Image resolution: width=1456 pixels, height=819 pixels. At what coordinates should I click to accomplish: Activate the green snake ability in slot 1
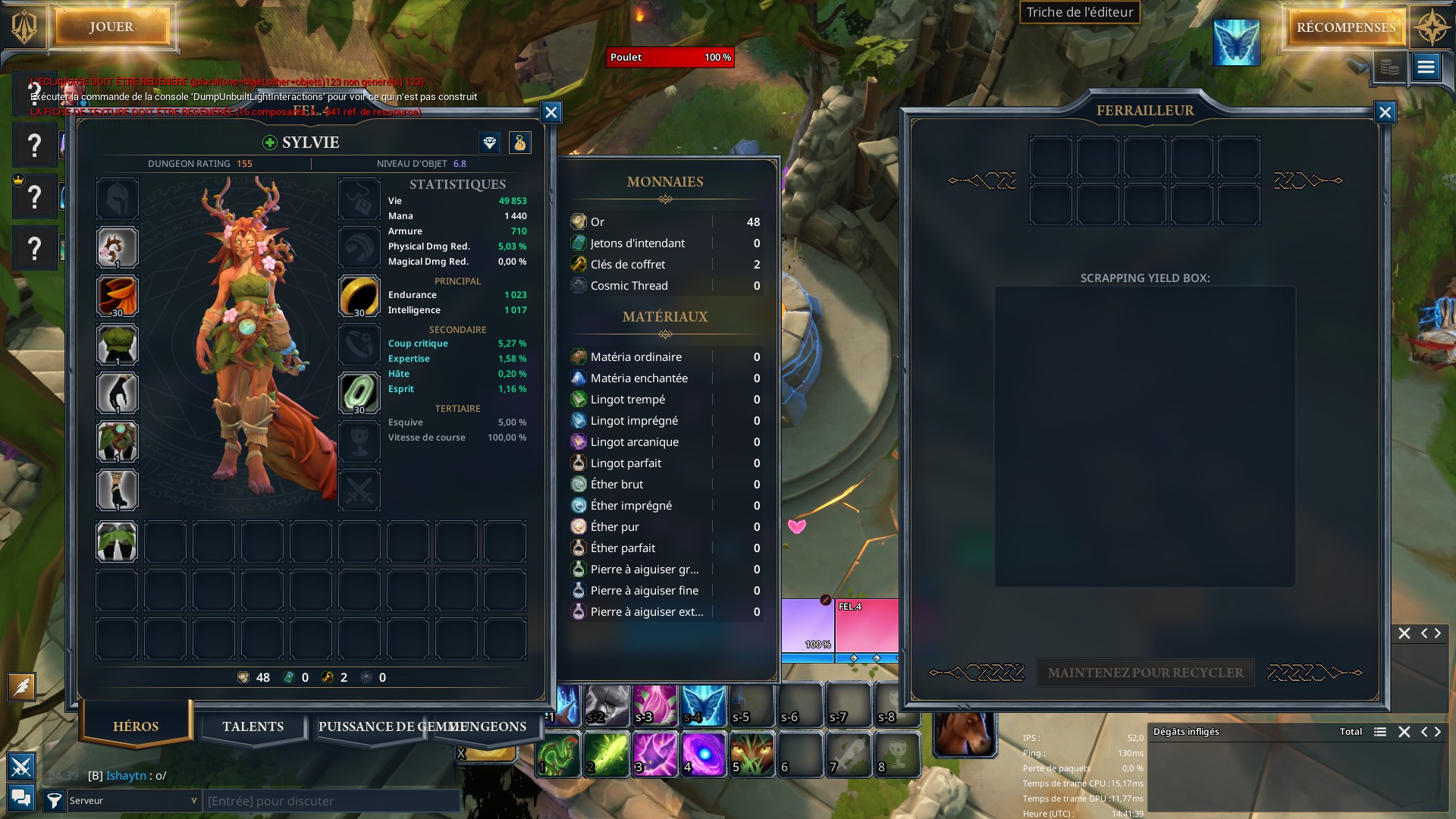pos(558,755)
